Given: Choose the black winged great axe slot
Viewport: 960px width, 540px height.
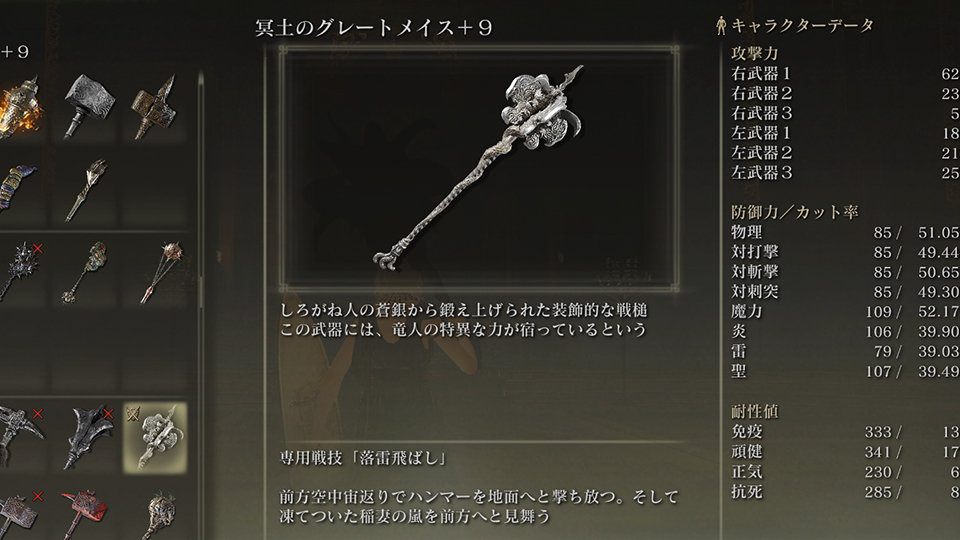Looking at the screenshot, I should (90, 437).
